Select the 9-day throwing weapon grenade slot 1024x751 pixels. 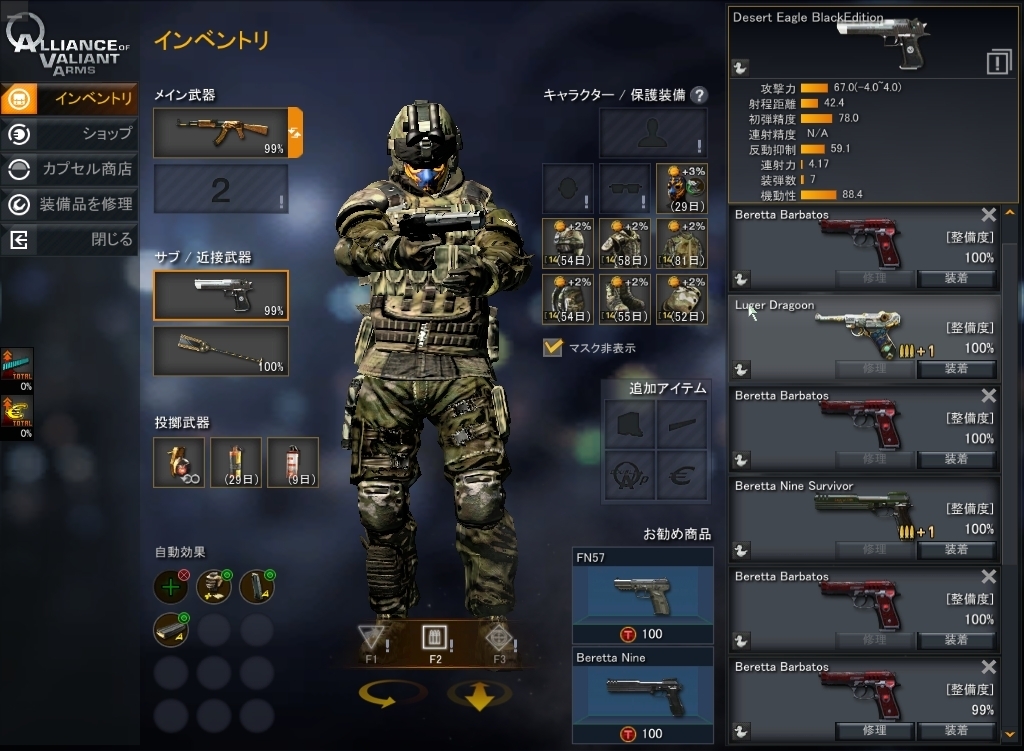(293, 462)
